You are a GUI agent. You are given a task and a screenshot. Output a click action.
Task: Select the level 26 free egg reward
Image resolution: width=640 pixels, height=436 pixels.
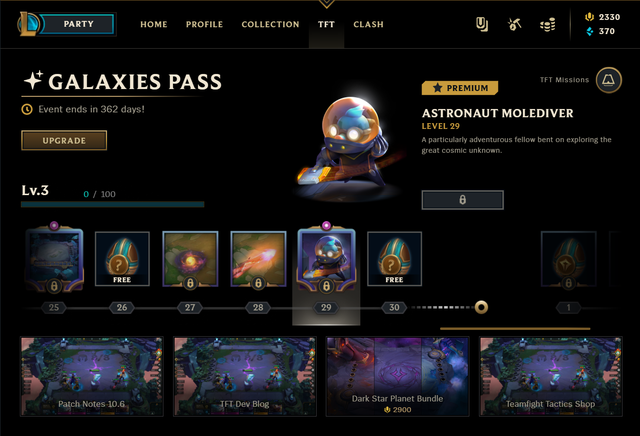click(x=122, y=260)
